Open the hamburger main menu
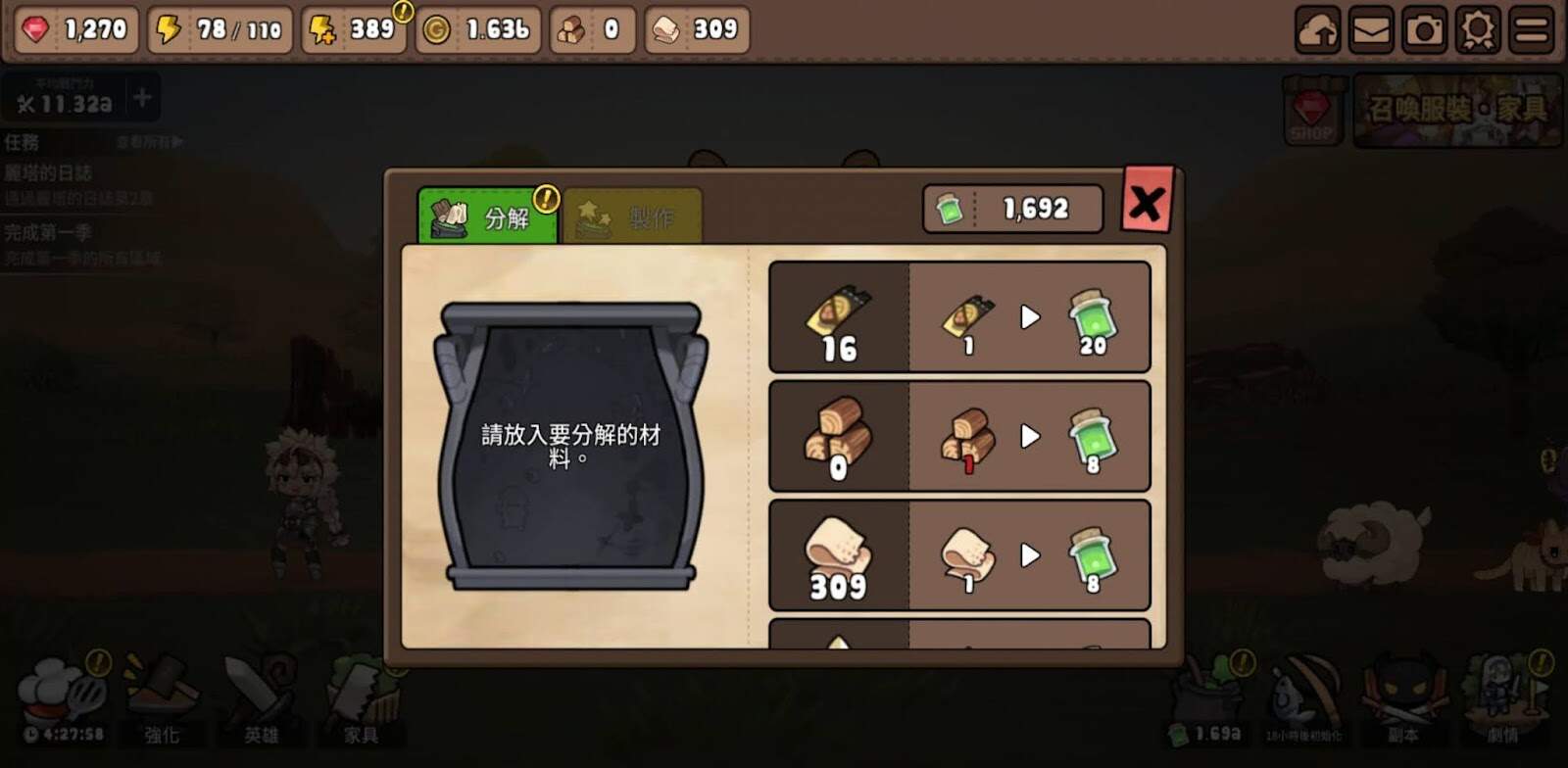This screenshot has width=1568, height=768. 1532,30
